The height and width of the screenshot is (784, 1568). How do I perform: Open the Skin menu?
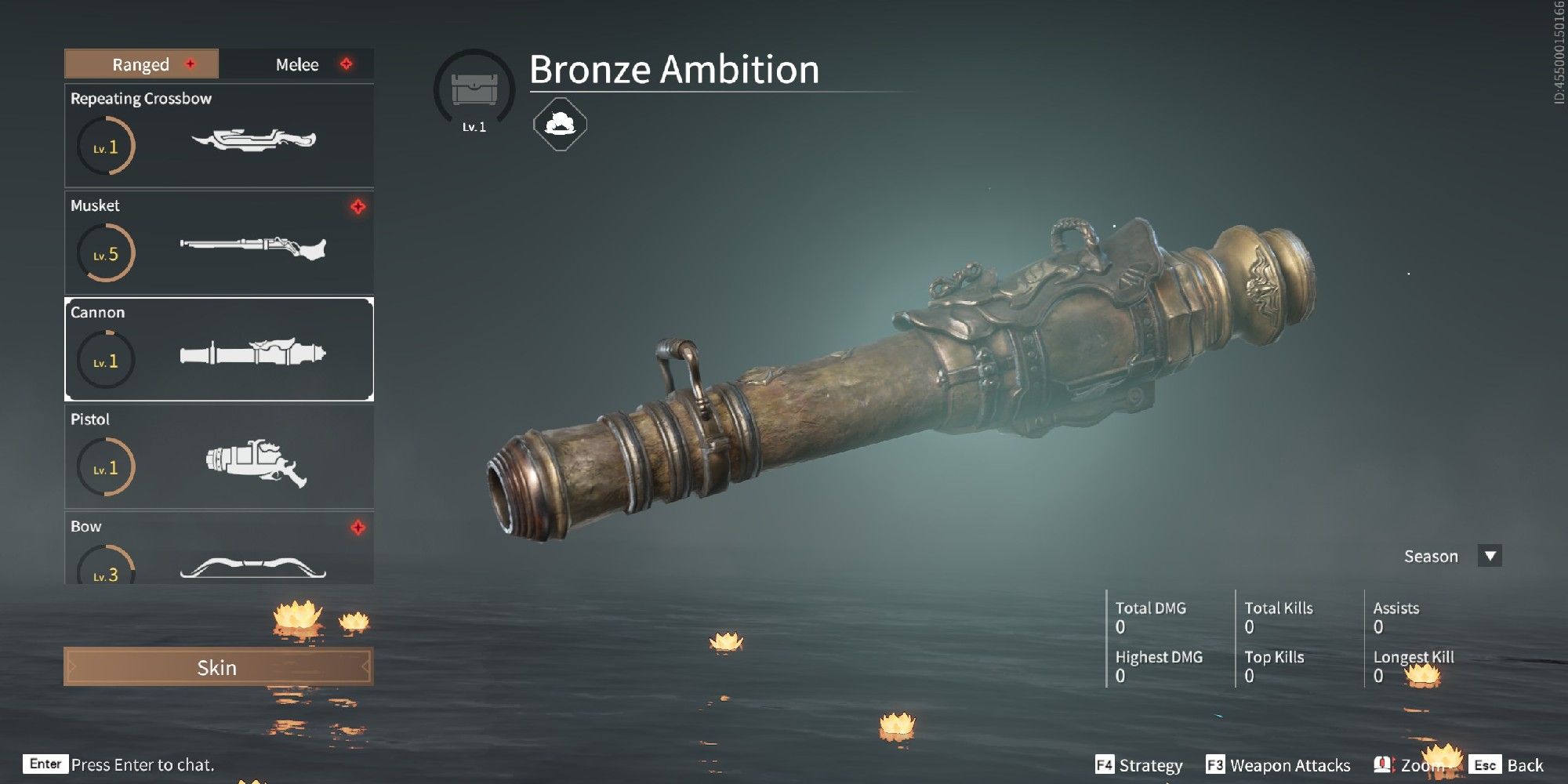coord(218,667)
